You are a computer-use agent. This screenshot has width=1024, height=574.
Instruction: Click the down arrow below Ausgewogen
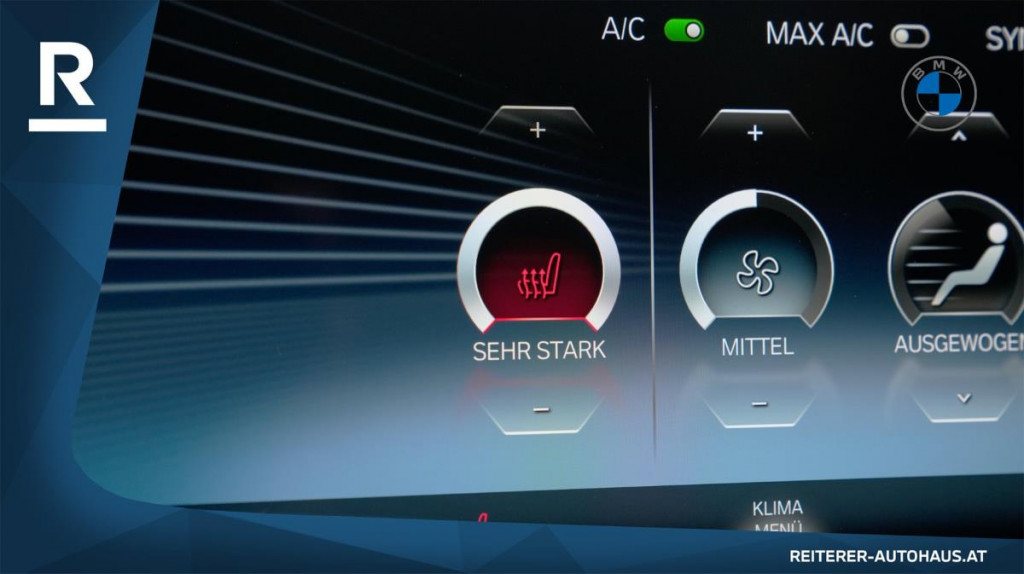[x=963, y=397]
